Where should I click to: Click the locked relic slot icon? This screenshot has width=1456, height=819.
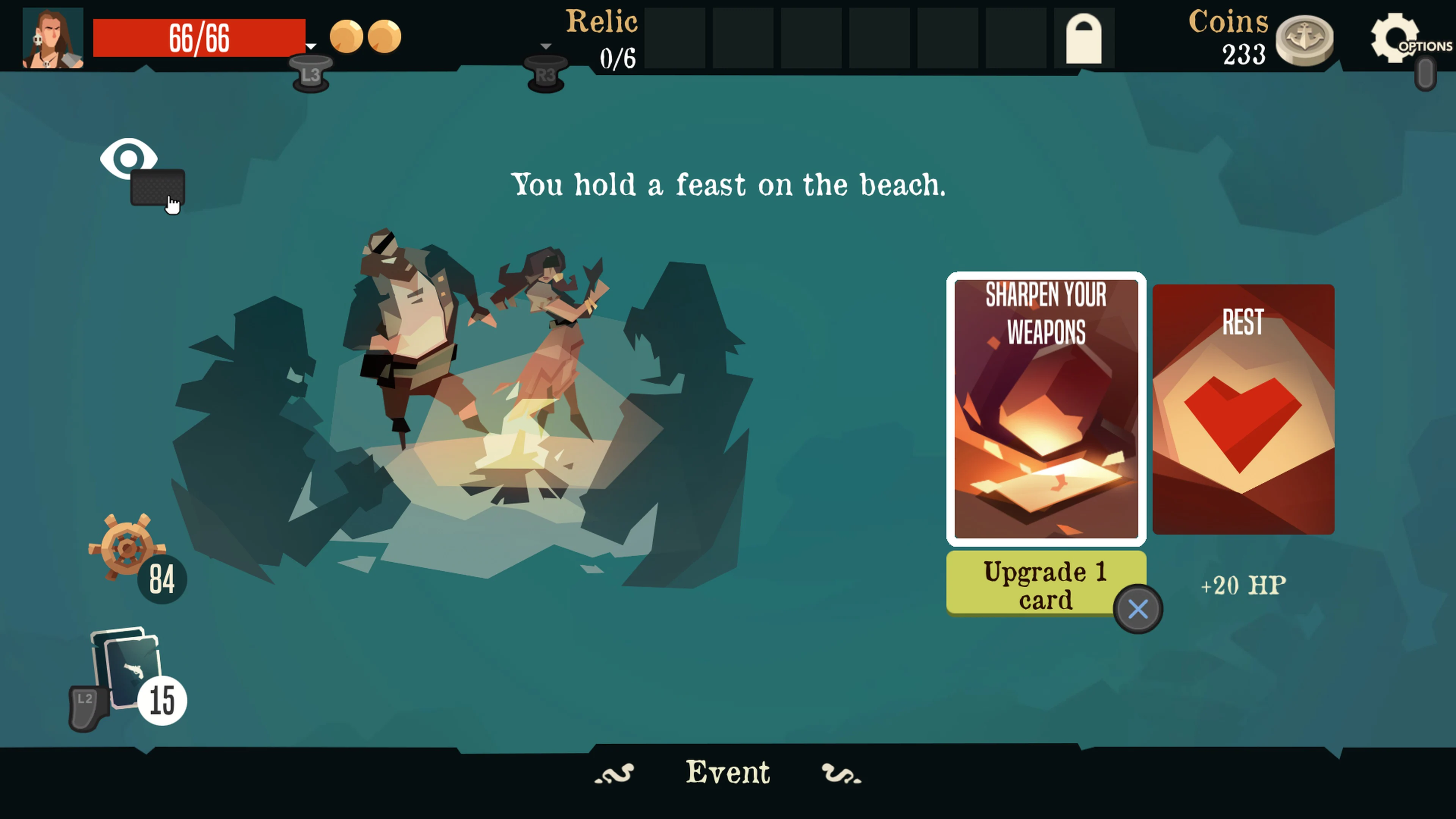[1084, 38]
